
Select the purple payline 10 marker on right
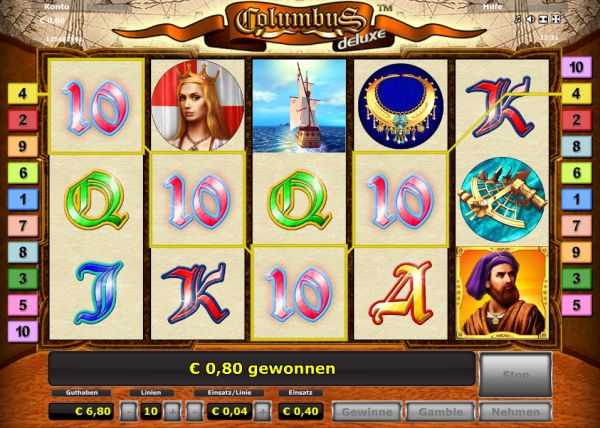coord(575,68)
